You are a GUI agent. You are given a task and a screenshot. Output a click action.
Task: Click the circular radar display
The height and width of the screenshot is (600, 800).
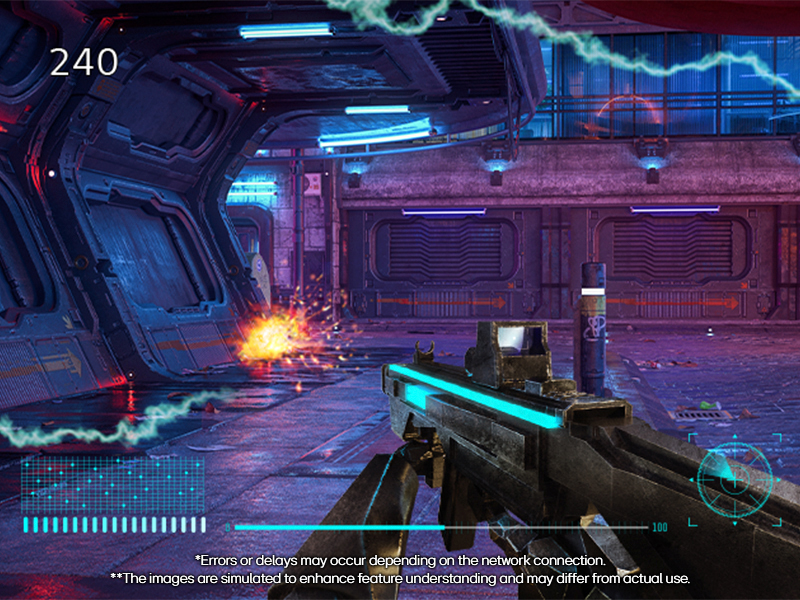tap(734, 480)
